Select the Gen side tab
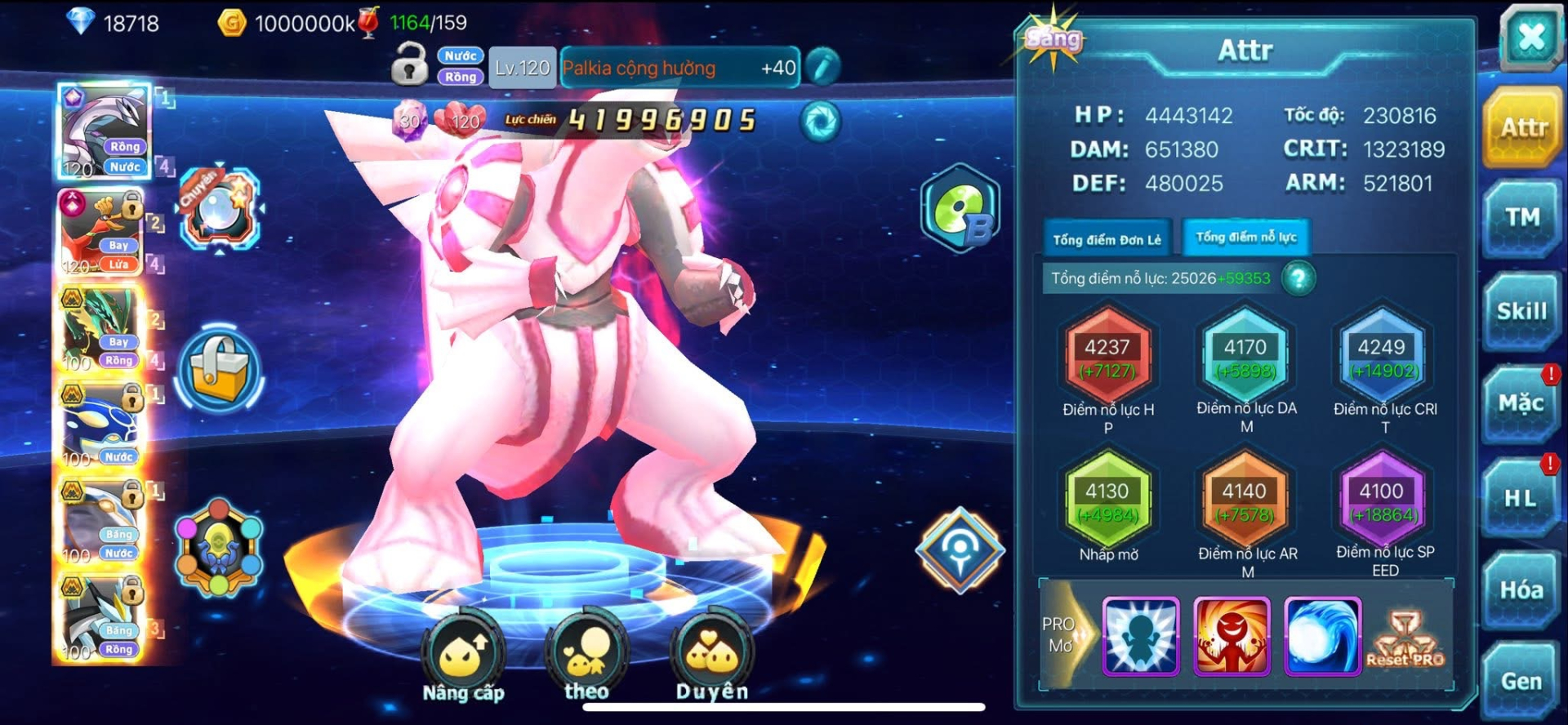The image size is (1568, 725). (1521, 680)
